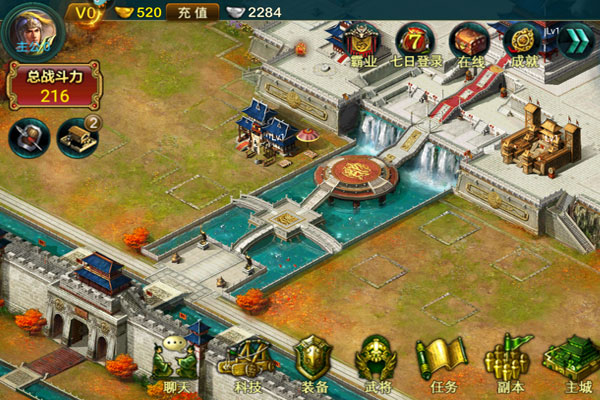The height and width of the screenshot is (400, 600).
Task: Open the 在线 online reward chest
Action: (468, 44)
